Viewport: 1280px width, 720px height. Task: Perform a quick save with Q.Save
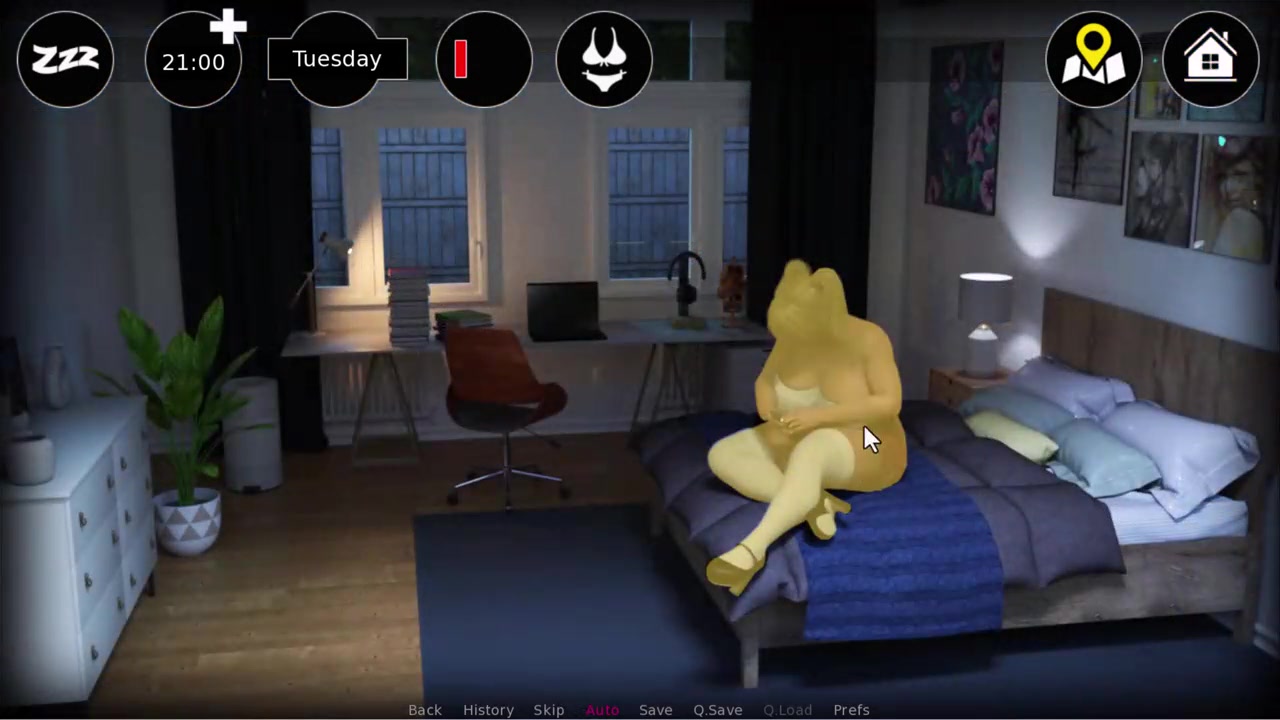[718, 710]
